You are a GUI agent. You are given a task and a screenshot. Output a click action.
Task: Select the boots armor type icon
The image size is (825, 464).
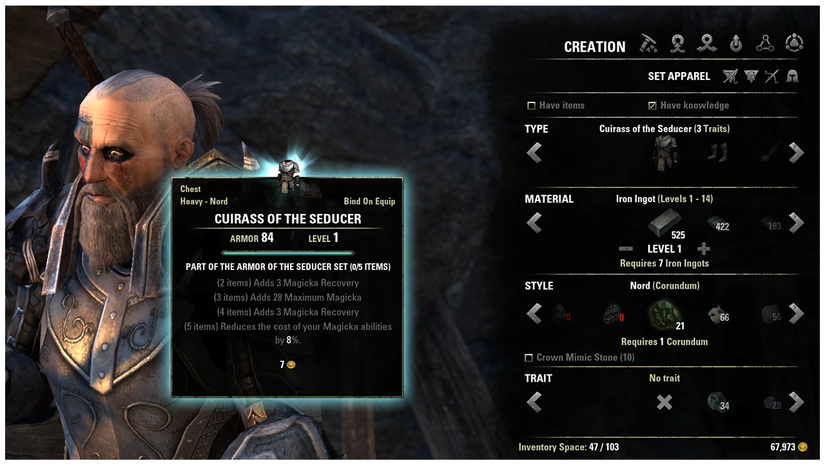pyautogui.click(x=718, y=152)
